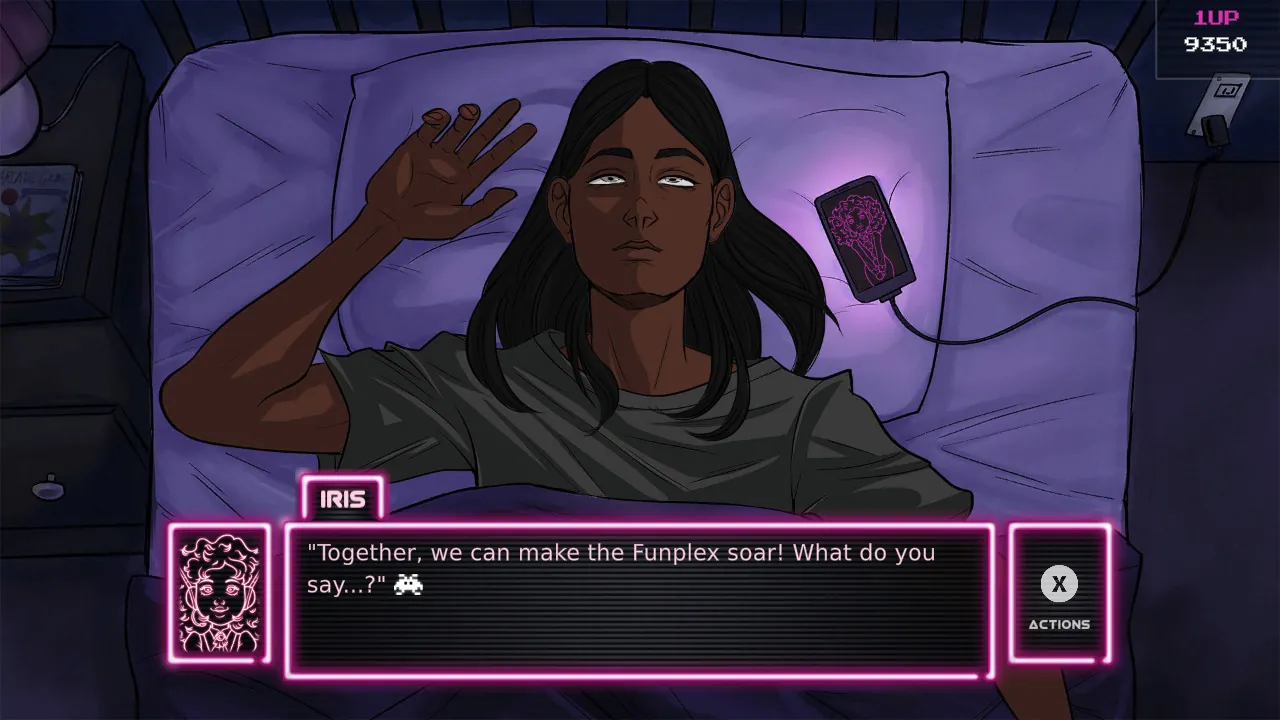Click the score value 9350
1280x720 pixels.
tap(1218, 44)
